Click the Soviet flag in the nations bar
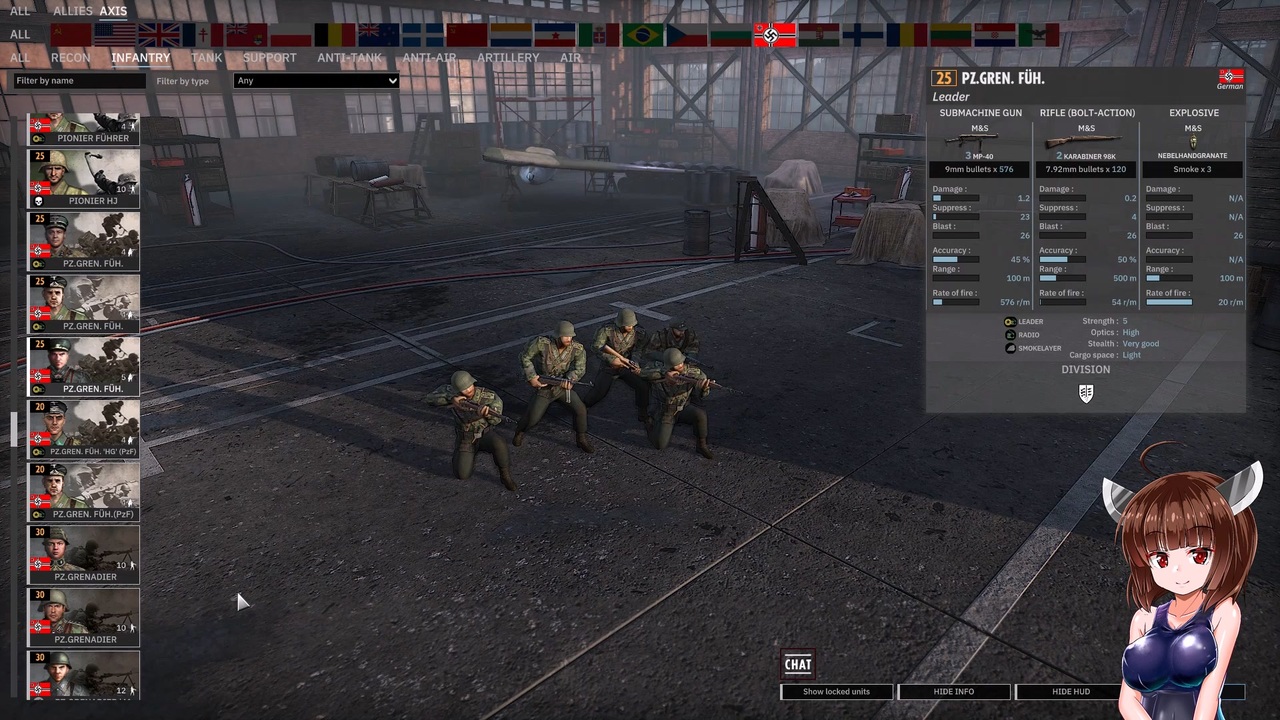The width and height of the screenshot is (1280, 720). coord(70,35)
